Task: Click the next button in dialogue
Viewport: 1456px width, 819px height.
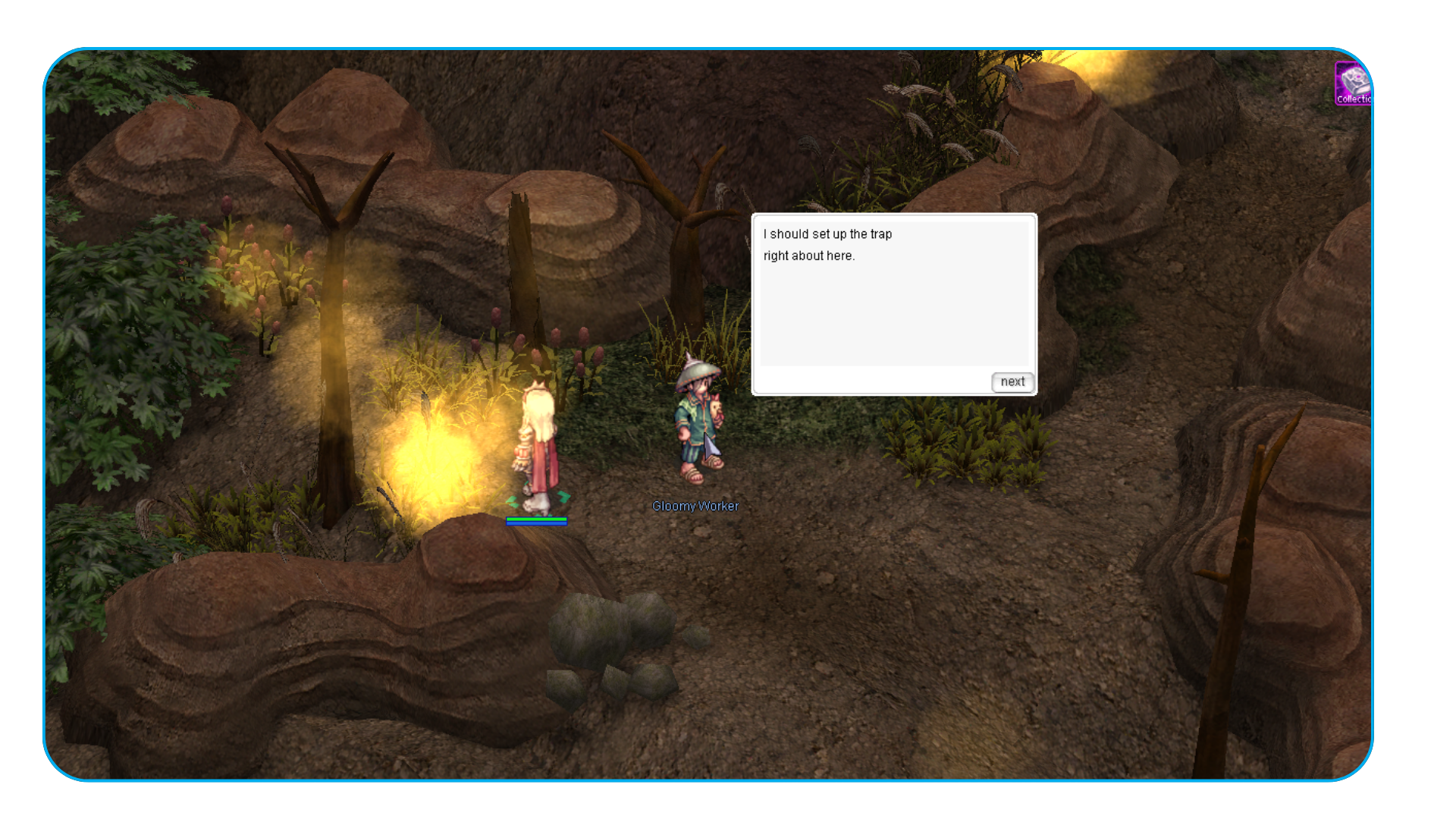Action: [x=1012, y=382]
